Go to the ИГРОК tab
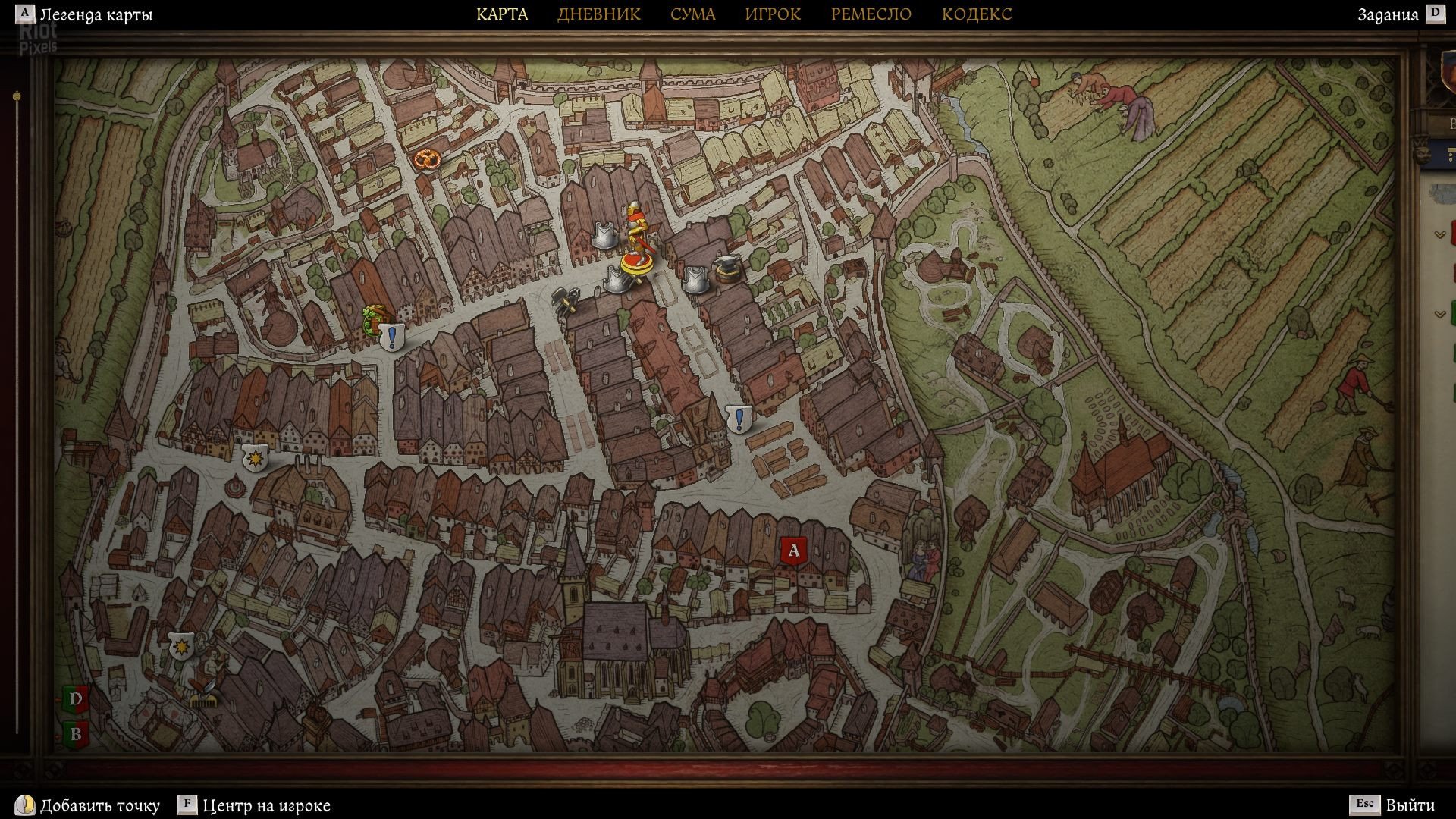The width and height of the screenshot is (1456, 819). click(772, 14)
